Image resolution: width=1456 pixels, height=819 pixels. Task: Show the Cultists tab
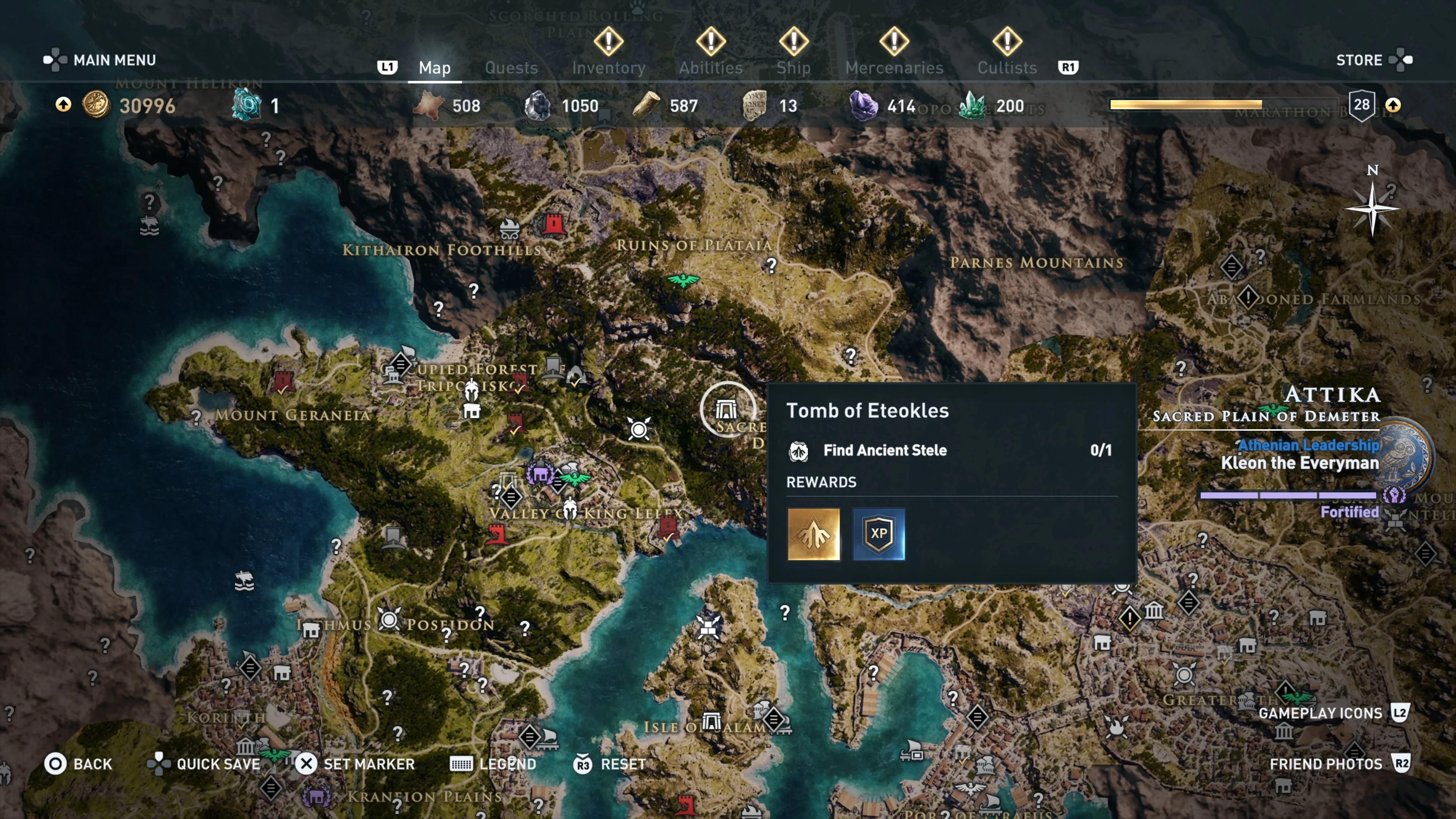click(1007, 68)
